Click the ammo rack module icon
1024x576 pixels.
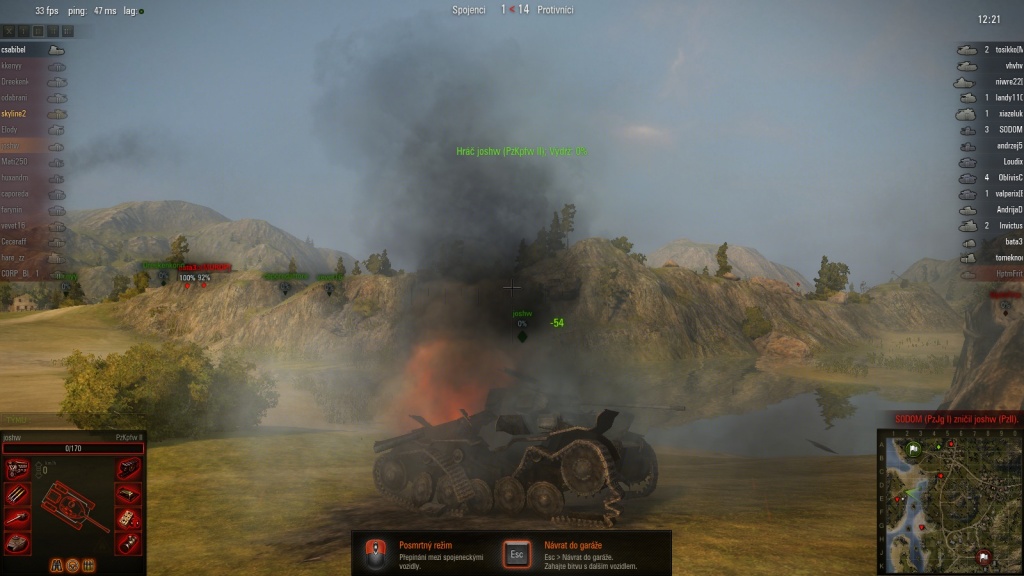pyautogui.click(x=17, y=494)
